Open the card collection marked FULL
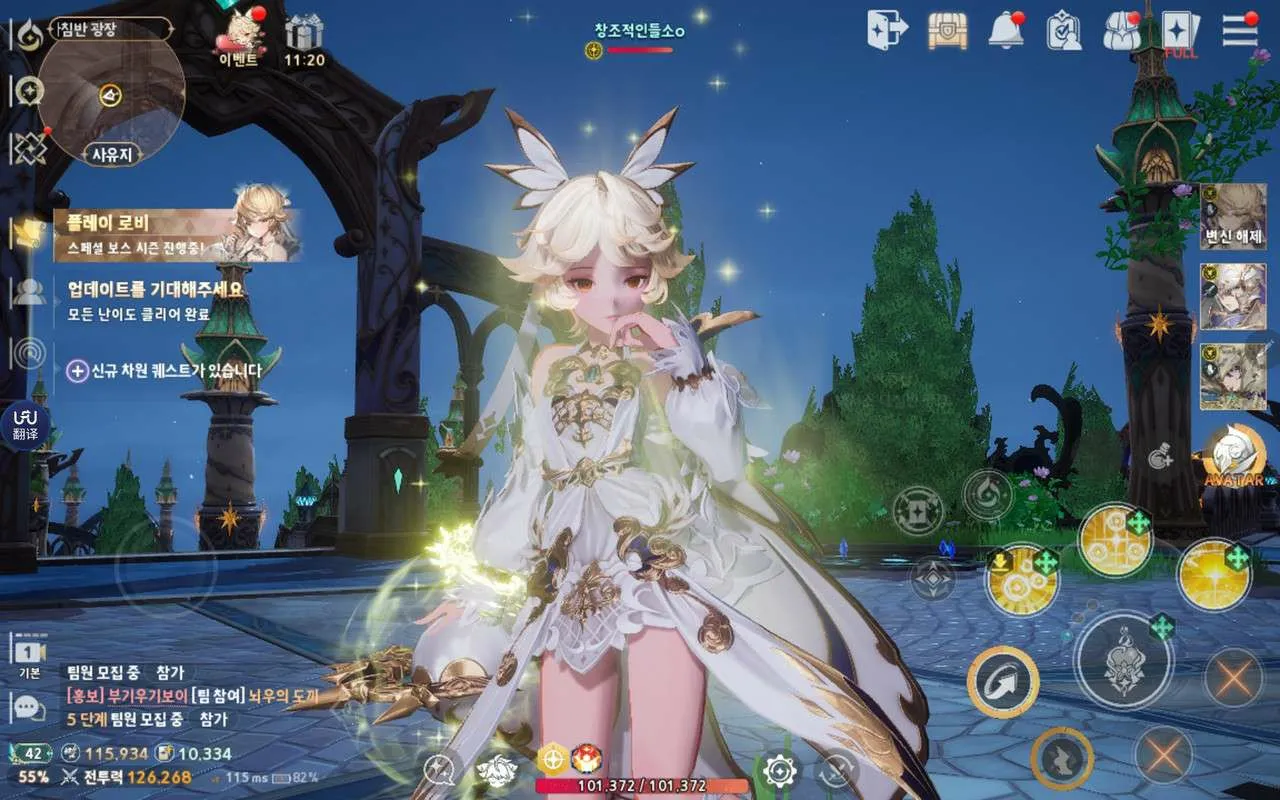1280x800 pixels. tap(1181, 32)
